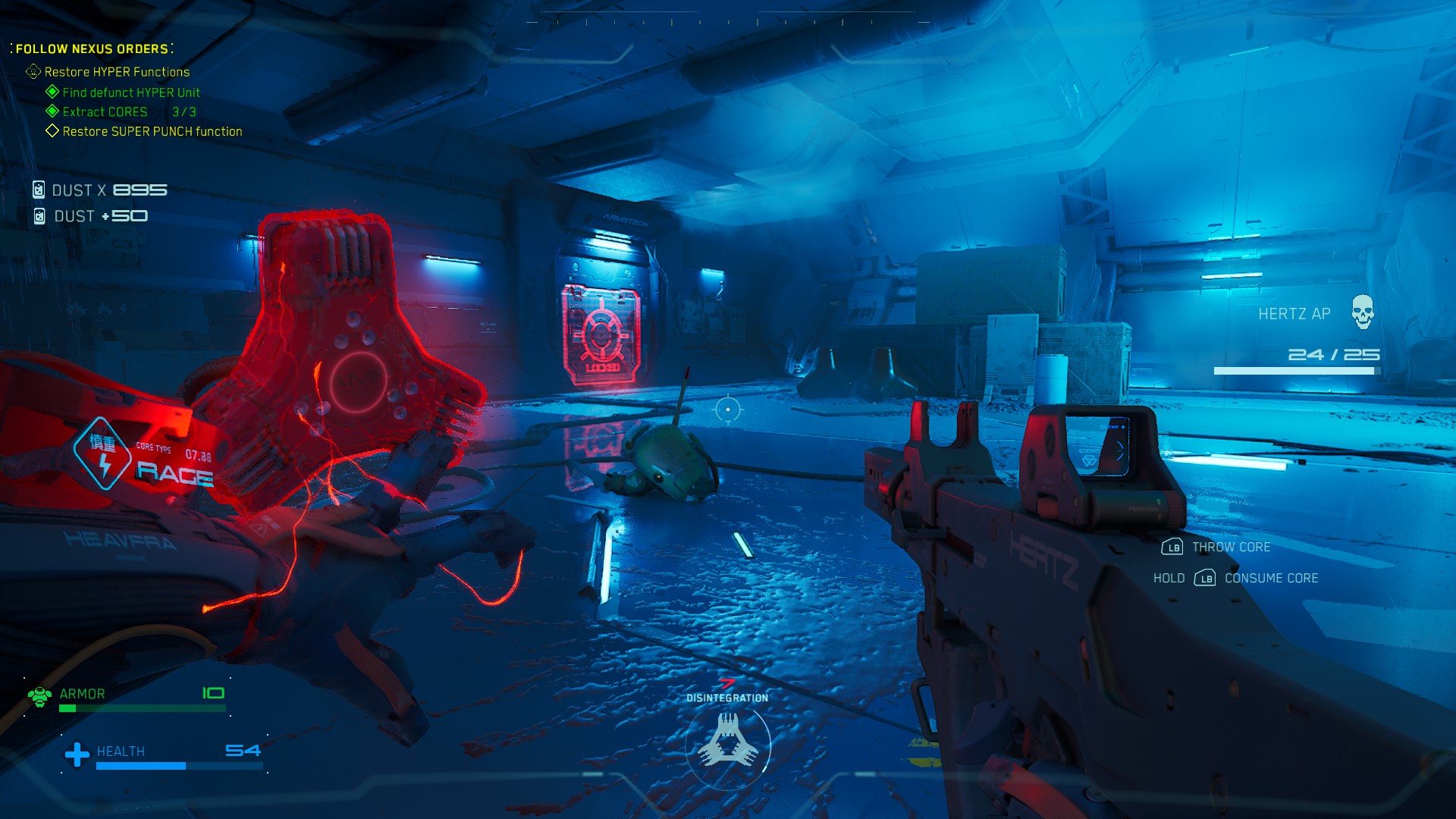
Task: Select the Find defunct HYPER Unit sub-objective
Action: point(130,93)
